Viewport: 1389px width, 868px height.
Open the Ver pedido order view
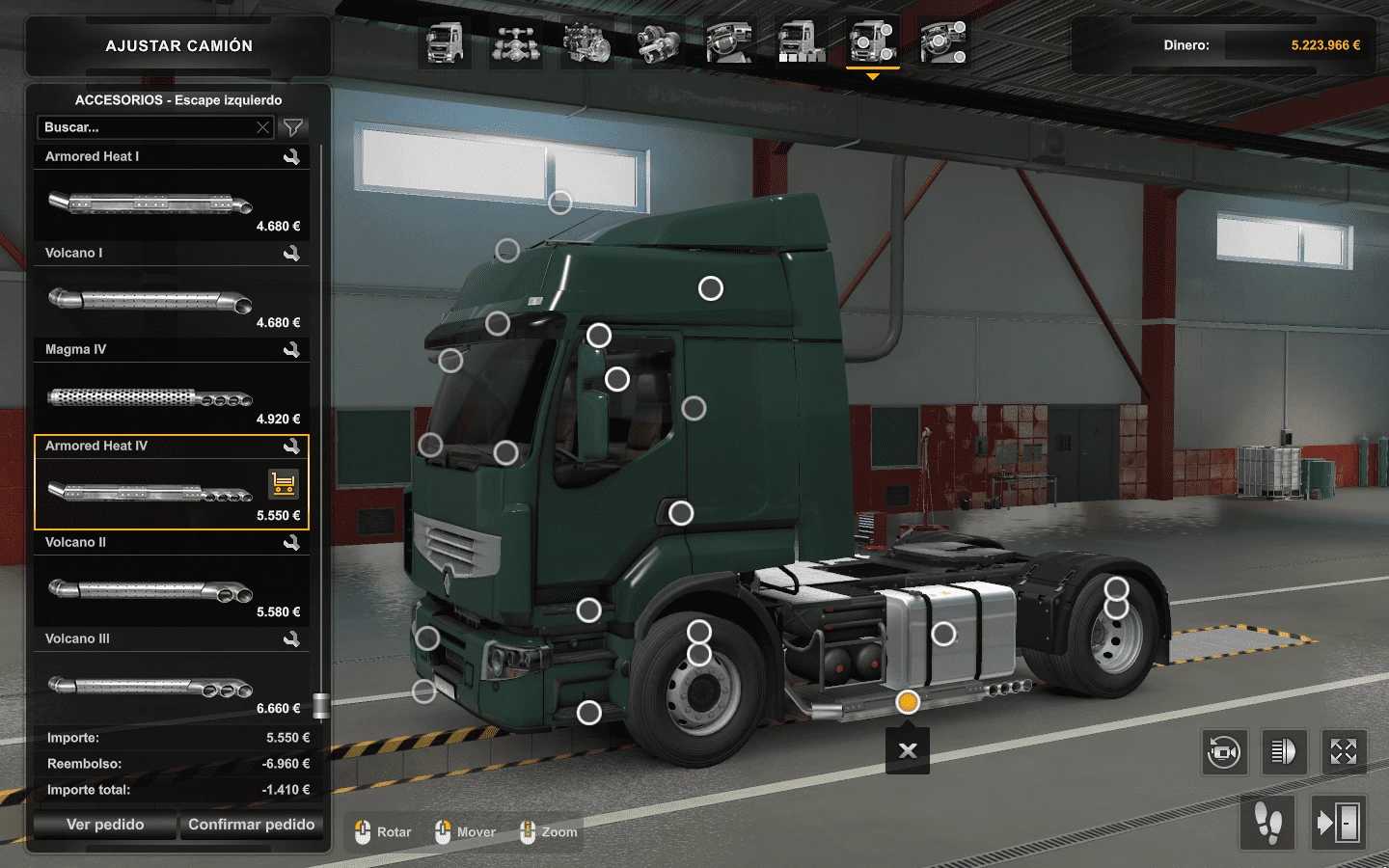105,825
